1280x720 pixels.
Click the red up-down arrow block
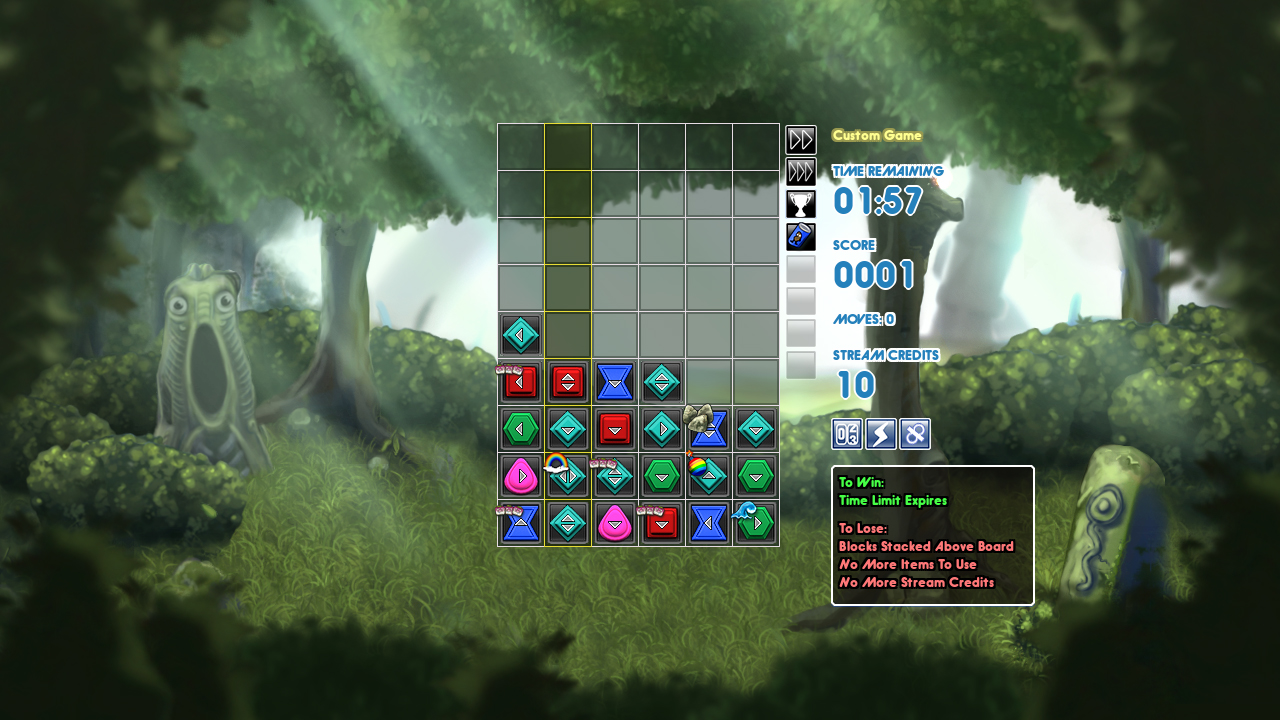(x=567, y=381)
